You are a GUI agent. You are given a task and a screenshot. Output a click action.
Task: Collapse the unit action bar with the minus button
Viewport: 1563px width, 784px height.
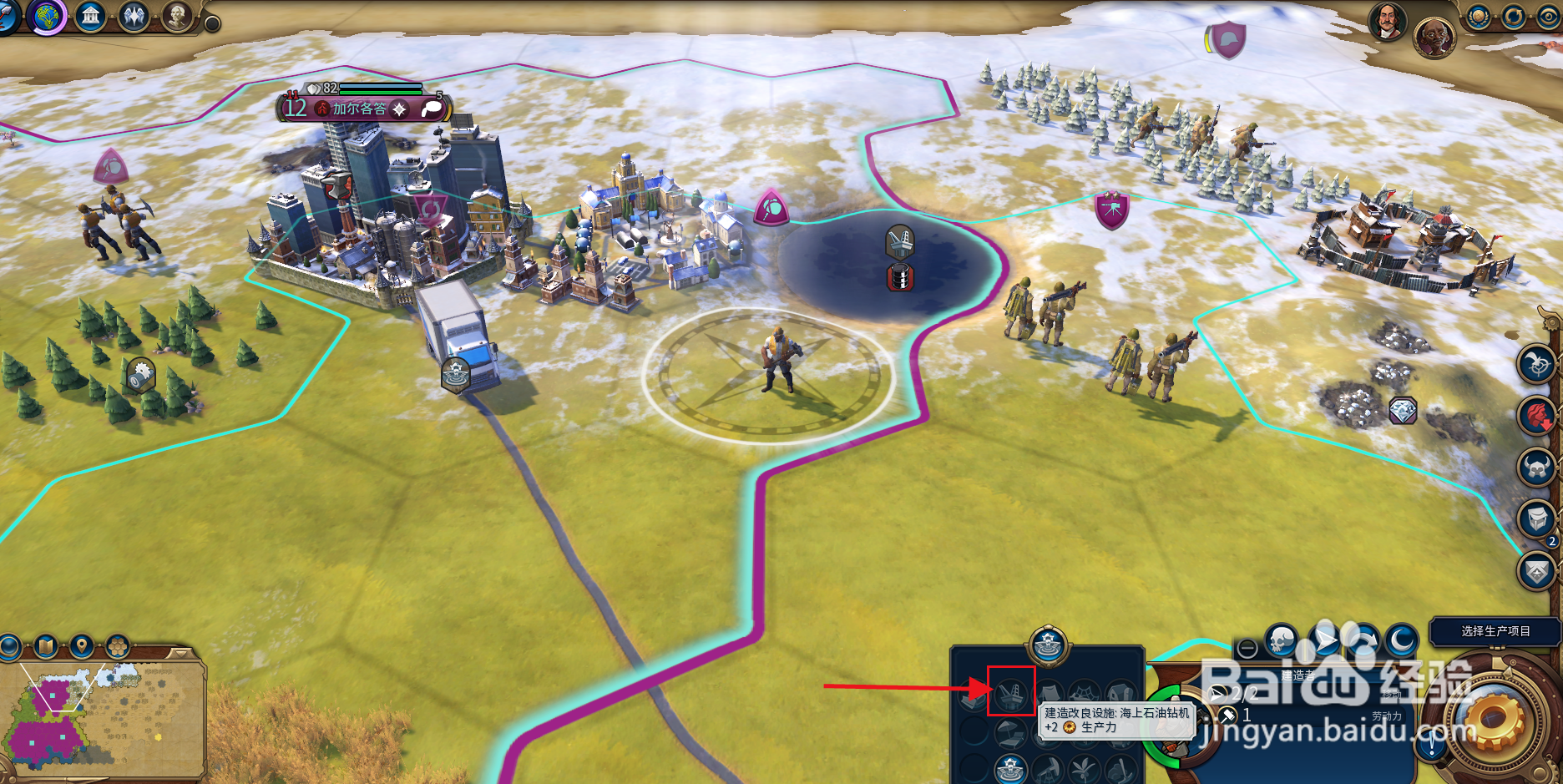pyautogui.click(x=1247, y=648)
